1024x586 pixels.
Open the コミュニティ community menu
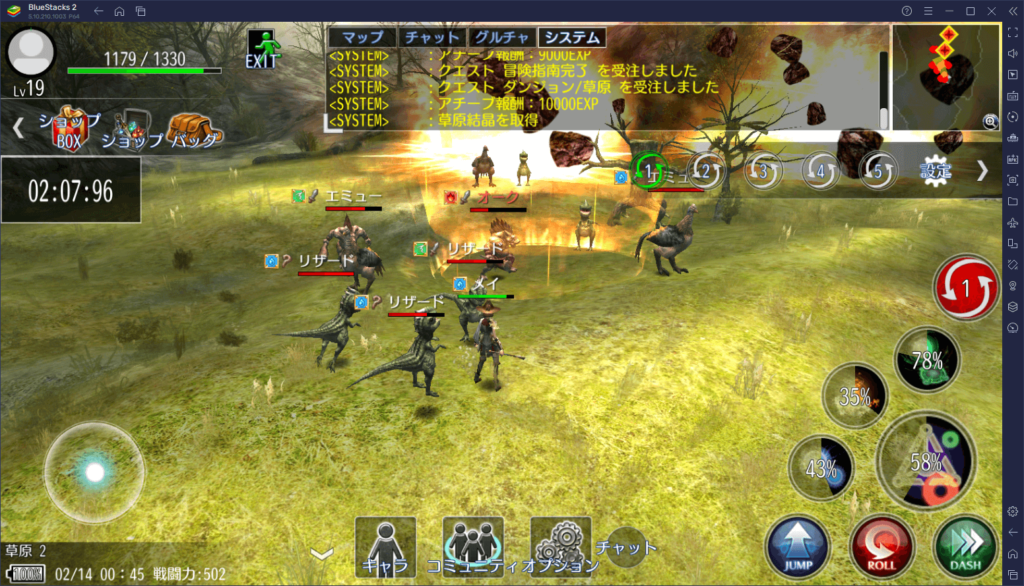[472, 547]
